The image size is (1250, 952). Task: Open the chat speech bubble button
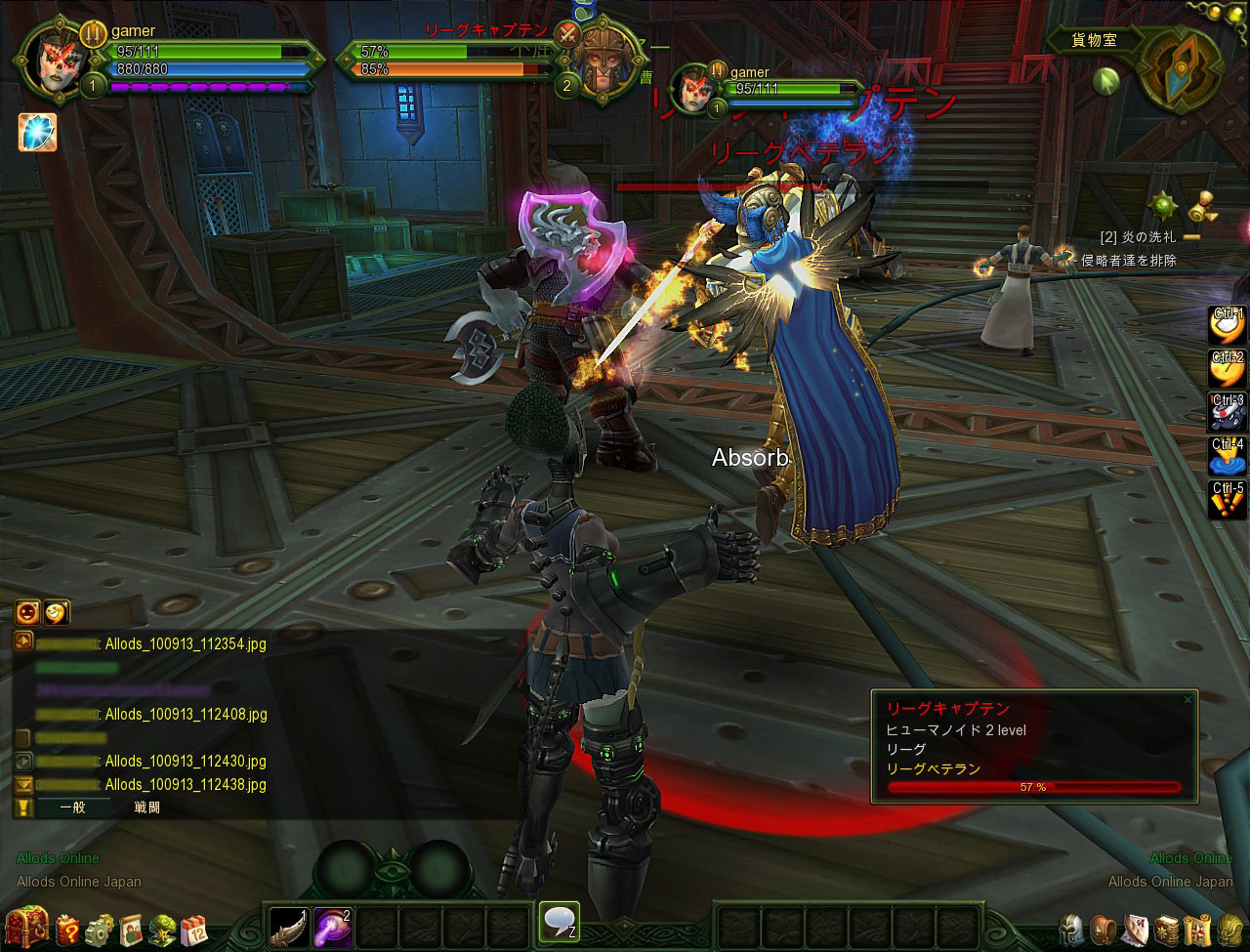tap(559, 922)
